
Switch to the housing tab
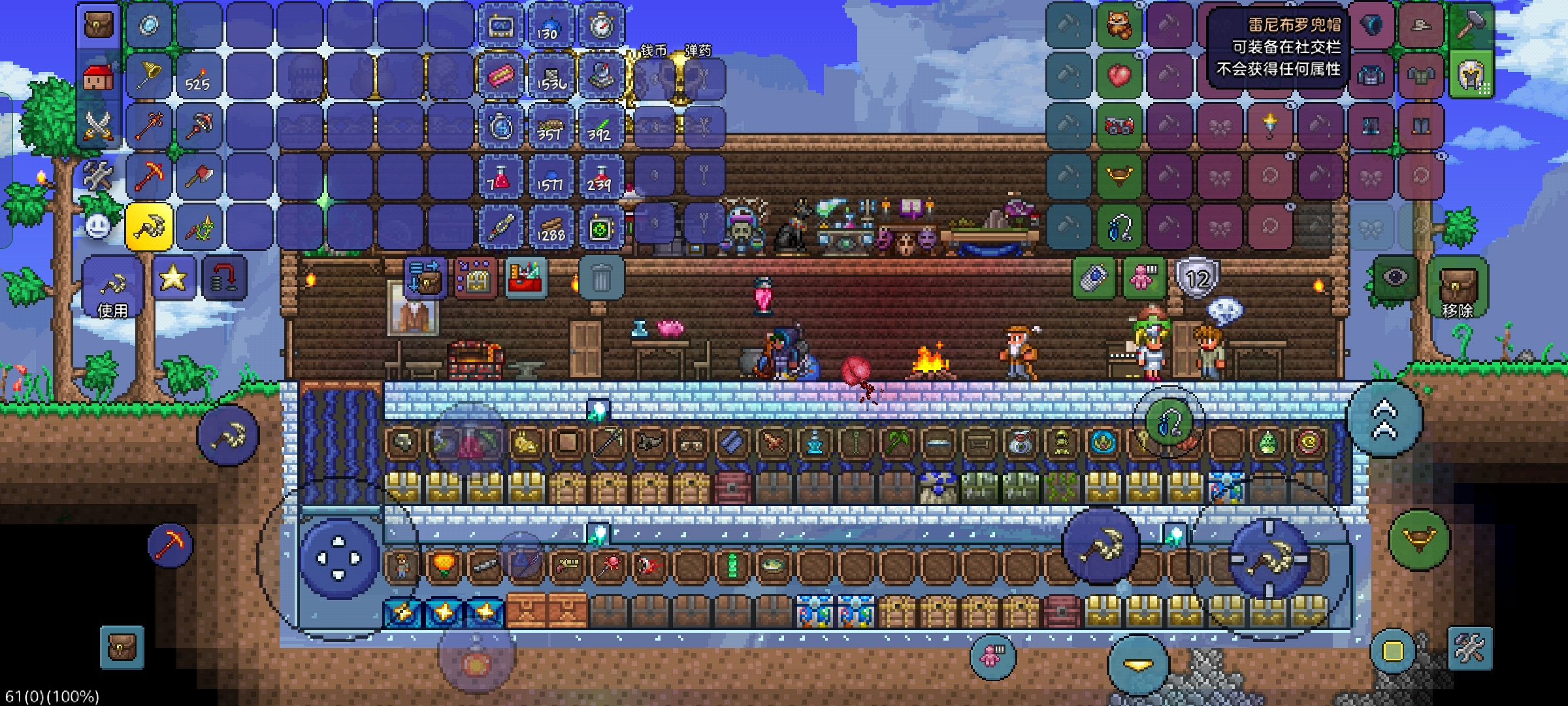point(99,76)
